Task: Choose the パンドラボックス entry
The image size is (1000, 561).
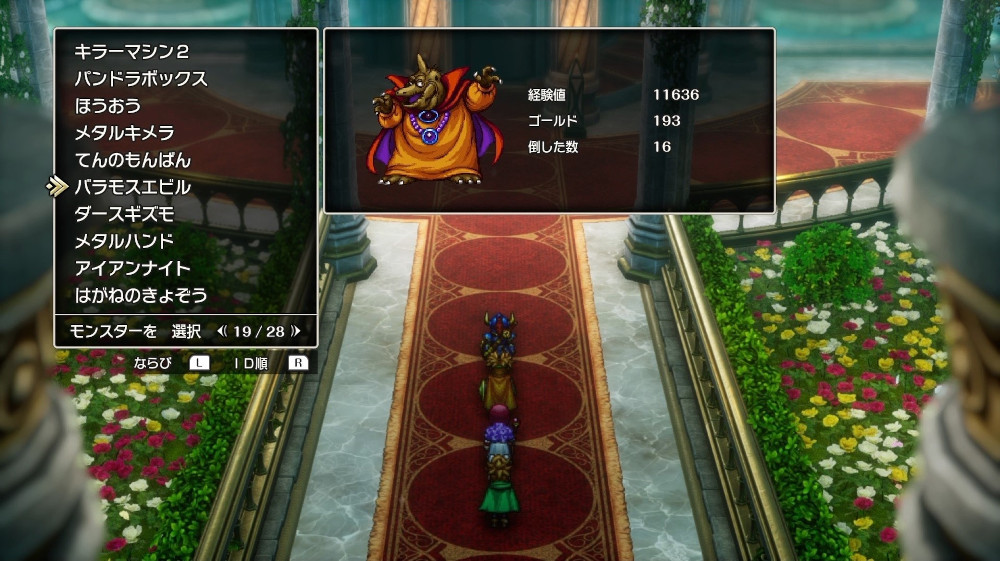Action: [x=141, y=79]
